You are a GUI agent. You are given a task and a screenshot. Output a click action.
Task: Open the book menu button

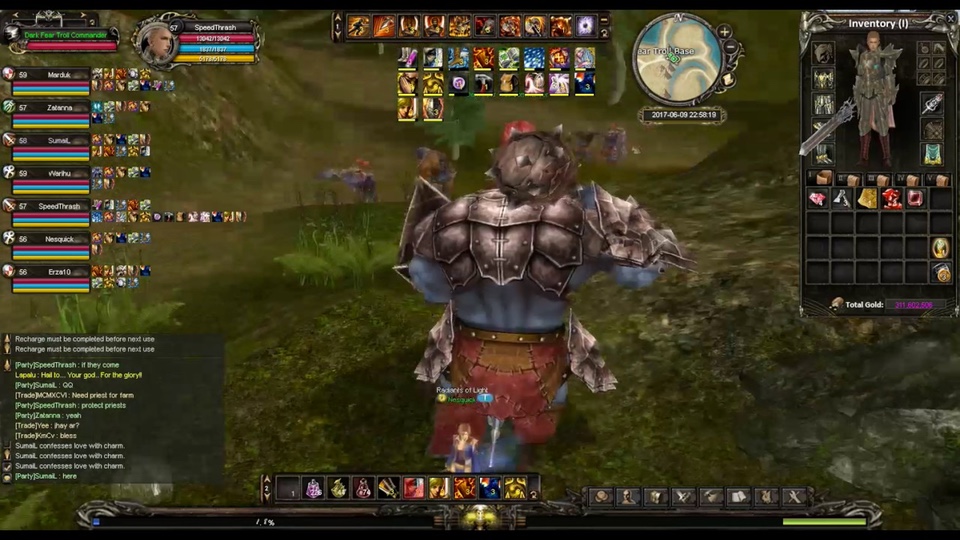tap(738, 496)
